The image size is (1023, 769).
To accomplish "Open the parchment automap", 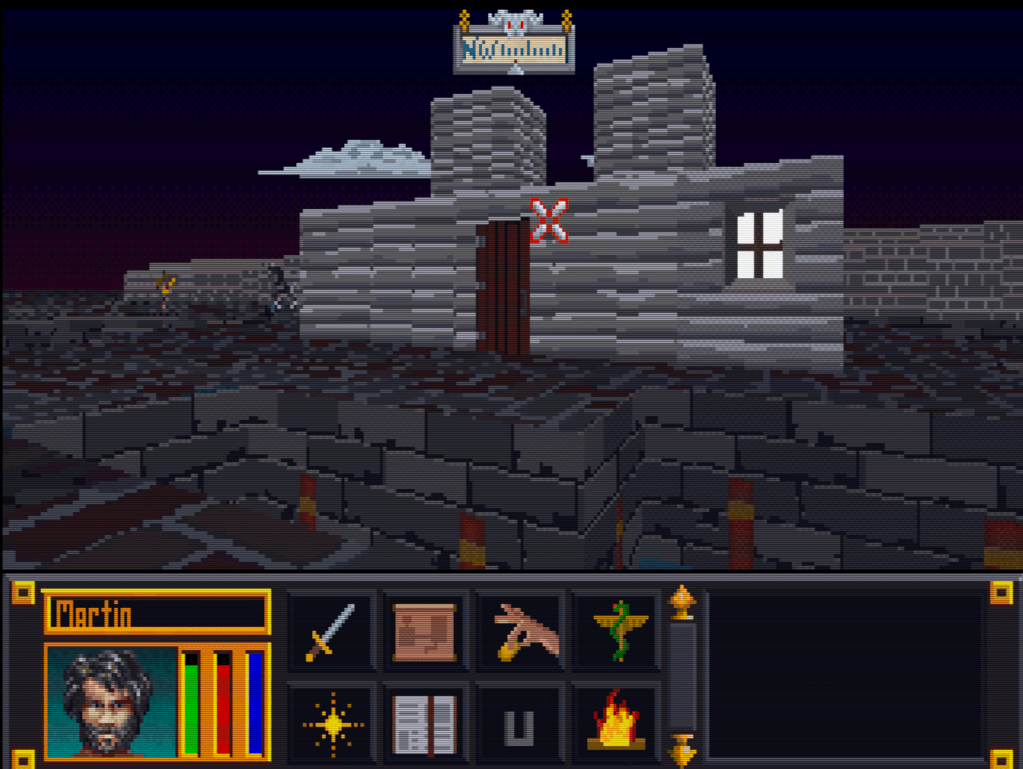I will pos(425,632).
